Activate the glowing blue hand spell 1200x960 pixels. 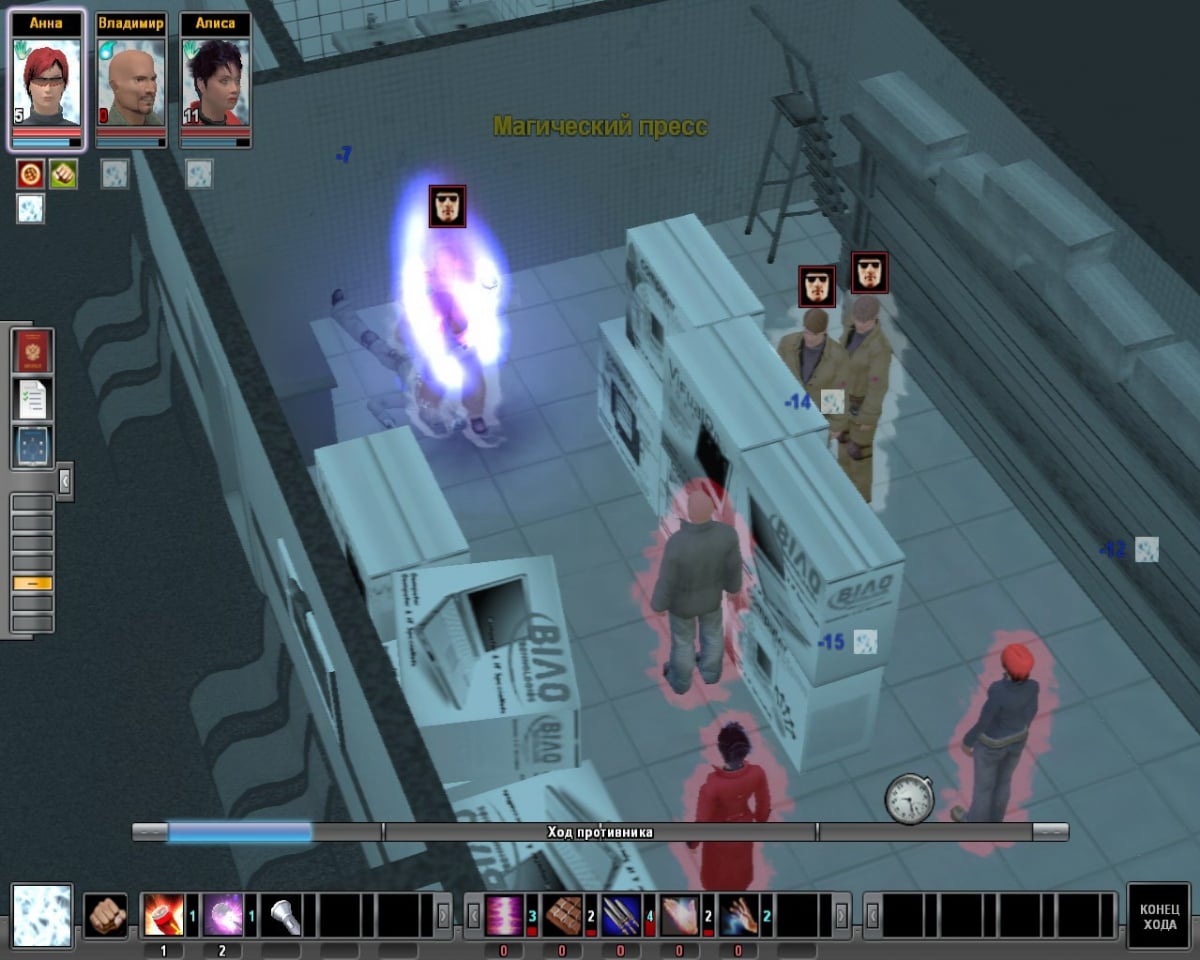(738, 915)
